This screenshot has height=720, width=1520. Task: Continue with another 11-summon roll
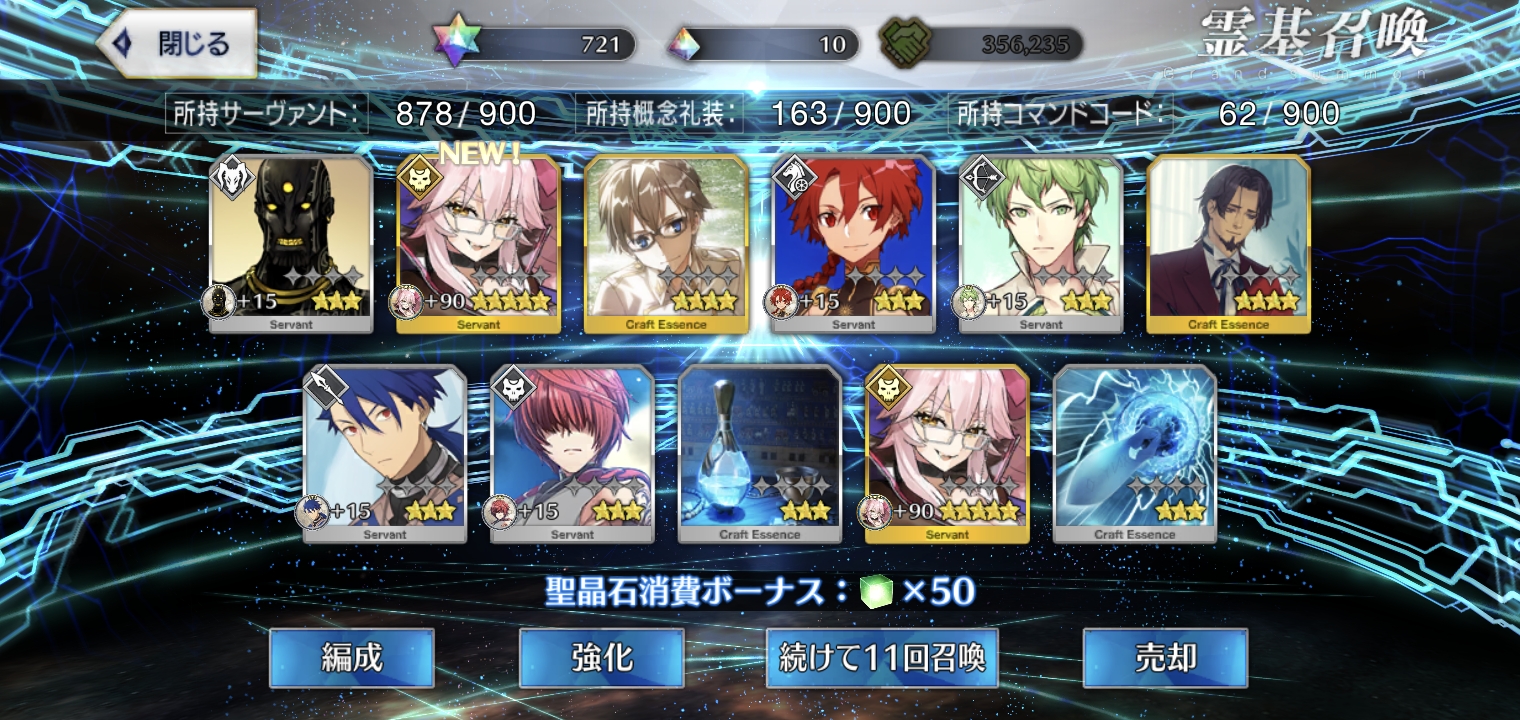coord(882,657)
